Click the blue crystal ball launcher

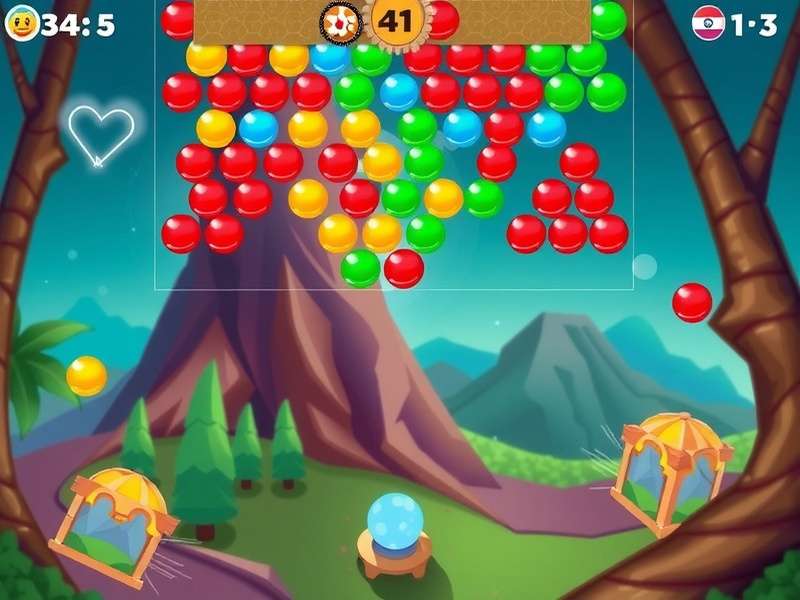point(395,520)
